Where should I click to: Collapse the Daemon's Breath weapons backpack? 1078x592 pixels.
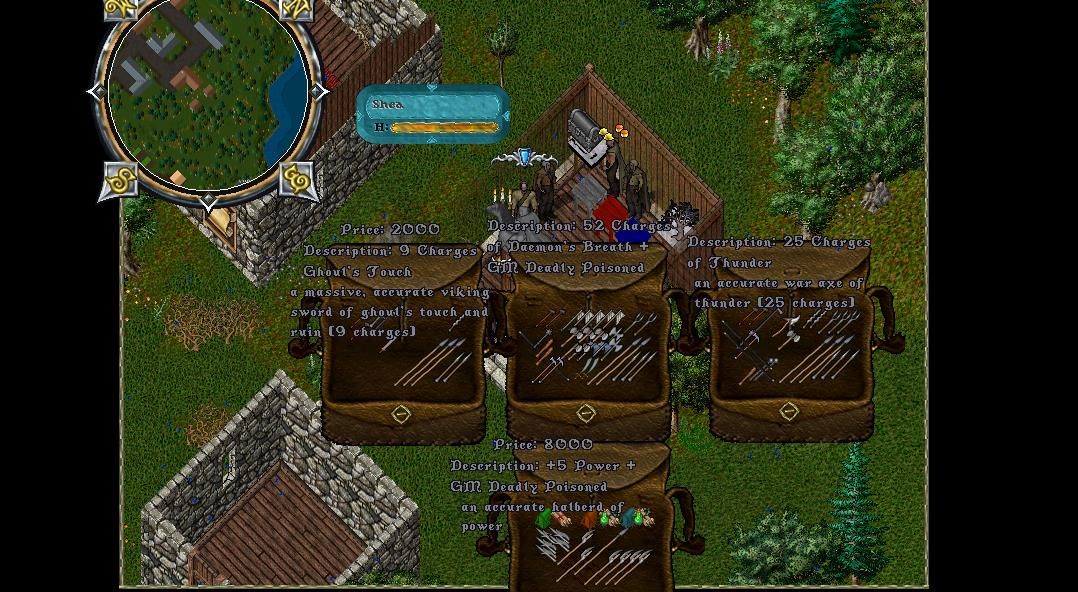click(x=586, y=413)
